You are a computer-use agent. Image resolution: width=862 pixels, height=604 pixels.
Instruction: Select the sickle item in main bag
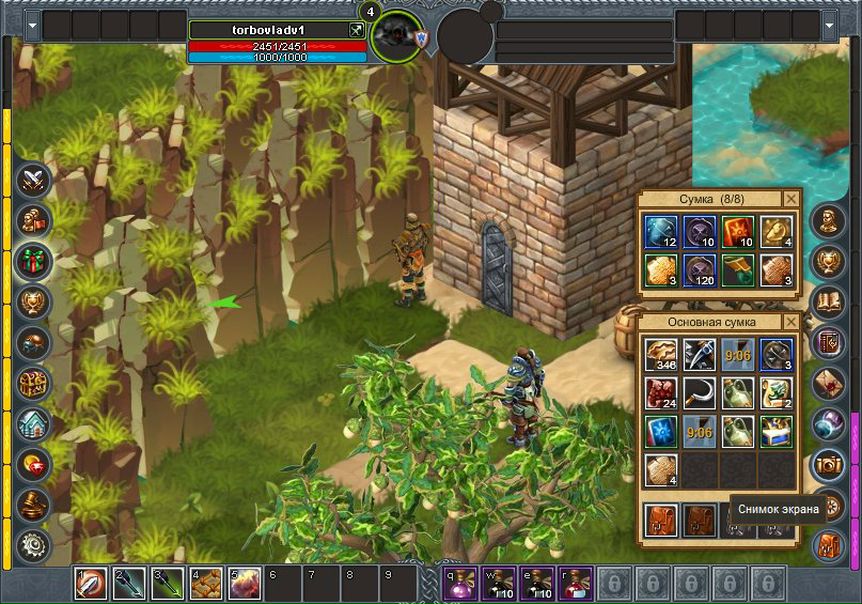coord(698,392)
